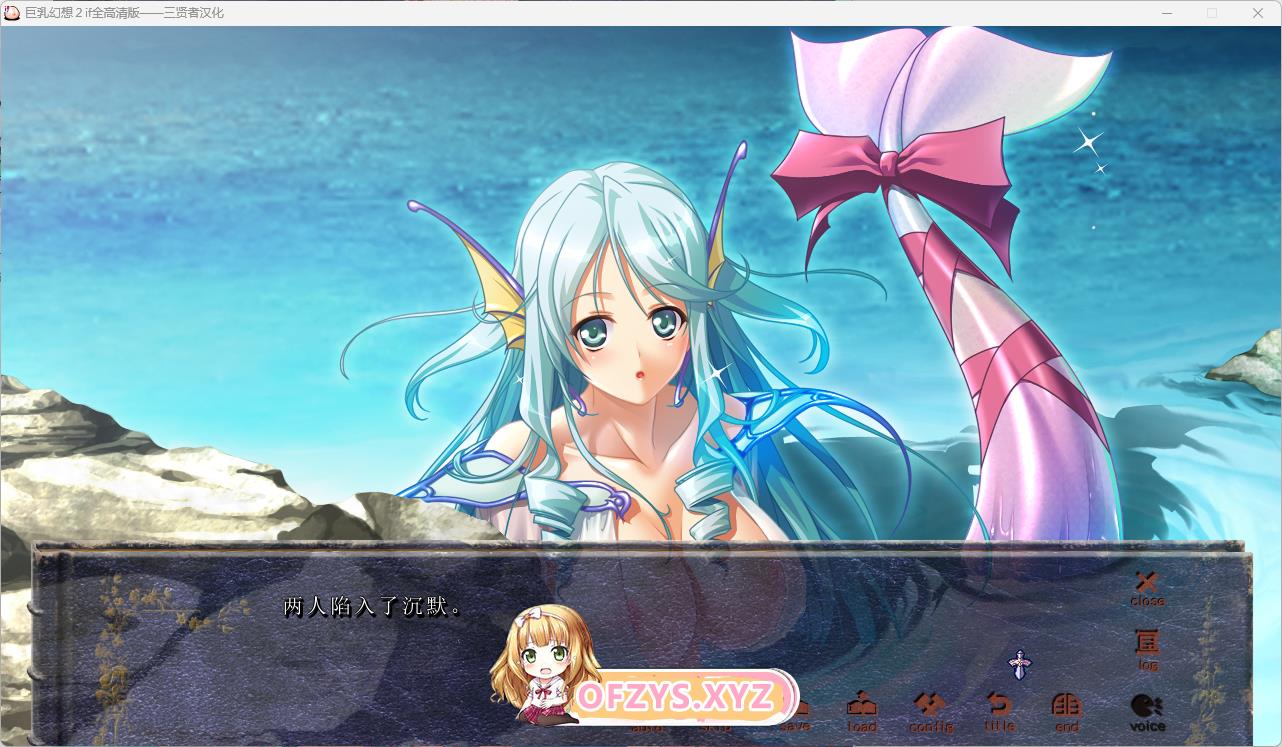The height and width of the screenshot is (747, 1282).
Task: Open the message log
Action: [x=1147, y=647]
